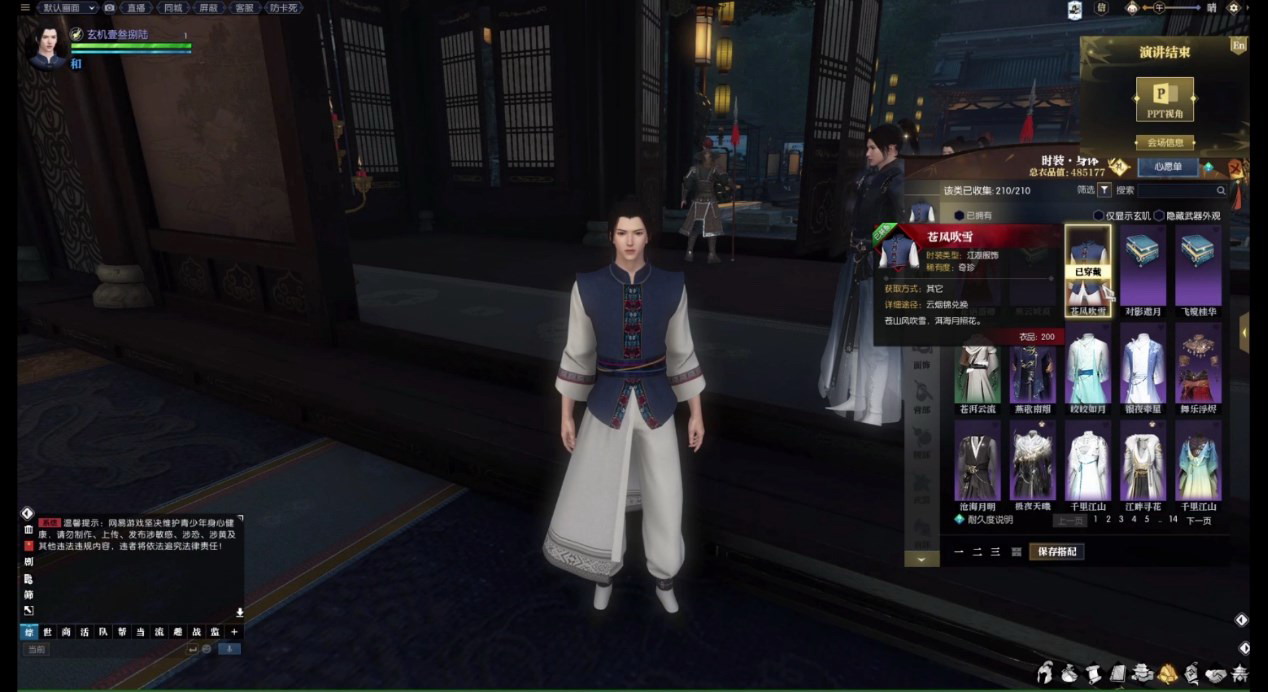1268x692 pixels.
Task: Click the outfit 搜索 search field
Action: [x=1178, y=190]
